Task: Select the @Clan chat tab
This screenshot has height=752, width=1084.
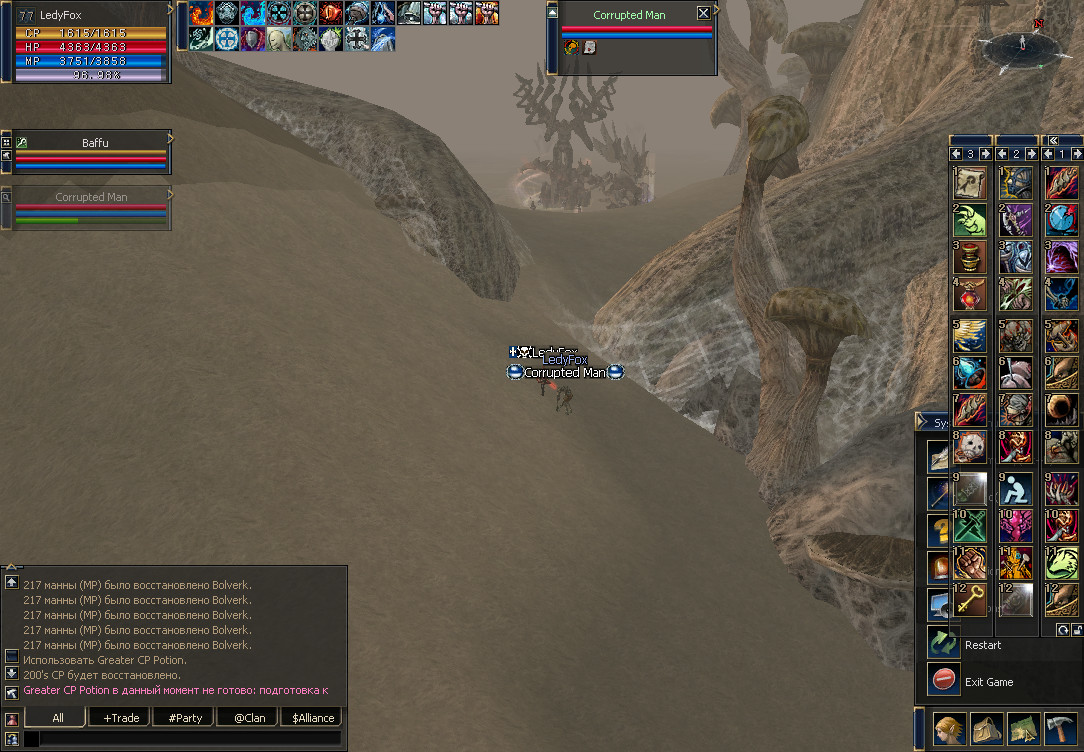Action: pos(248,717)
